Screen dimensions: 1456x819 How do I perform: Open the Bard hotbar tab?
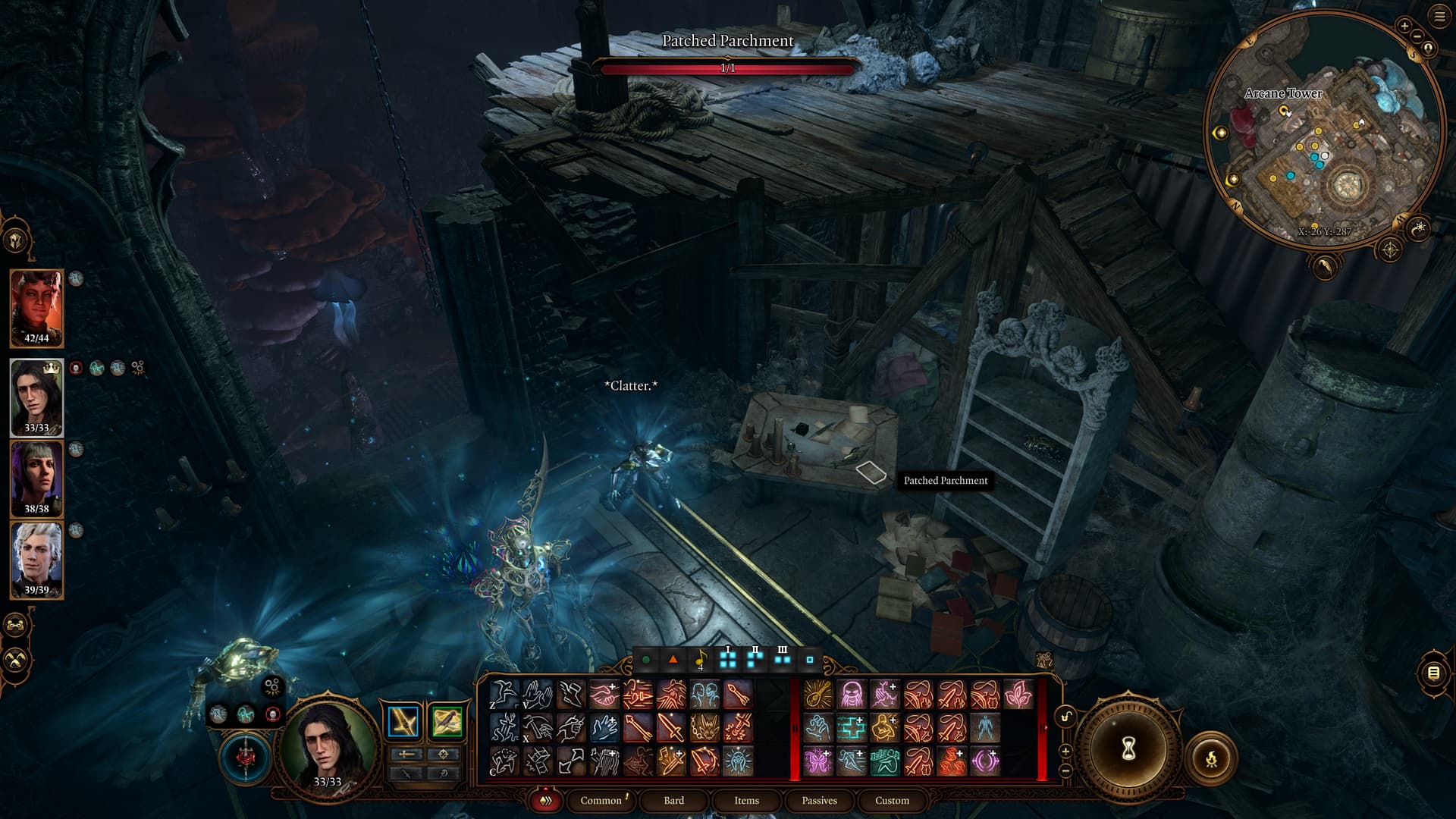(673, 800)
